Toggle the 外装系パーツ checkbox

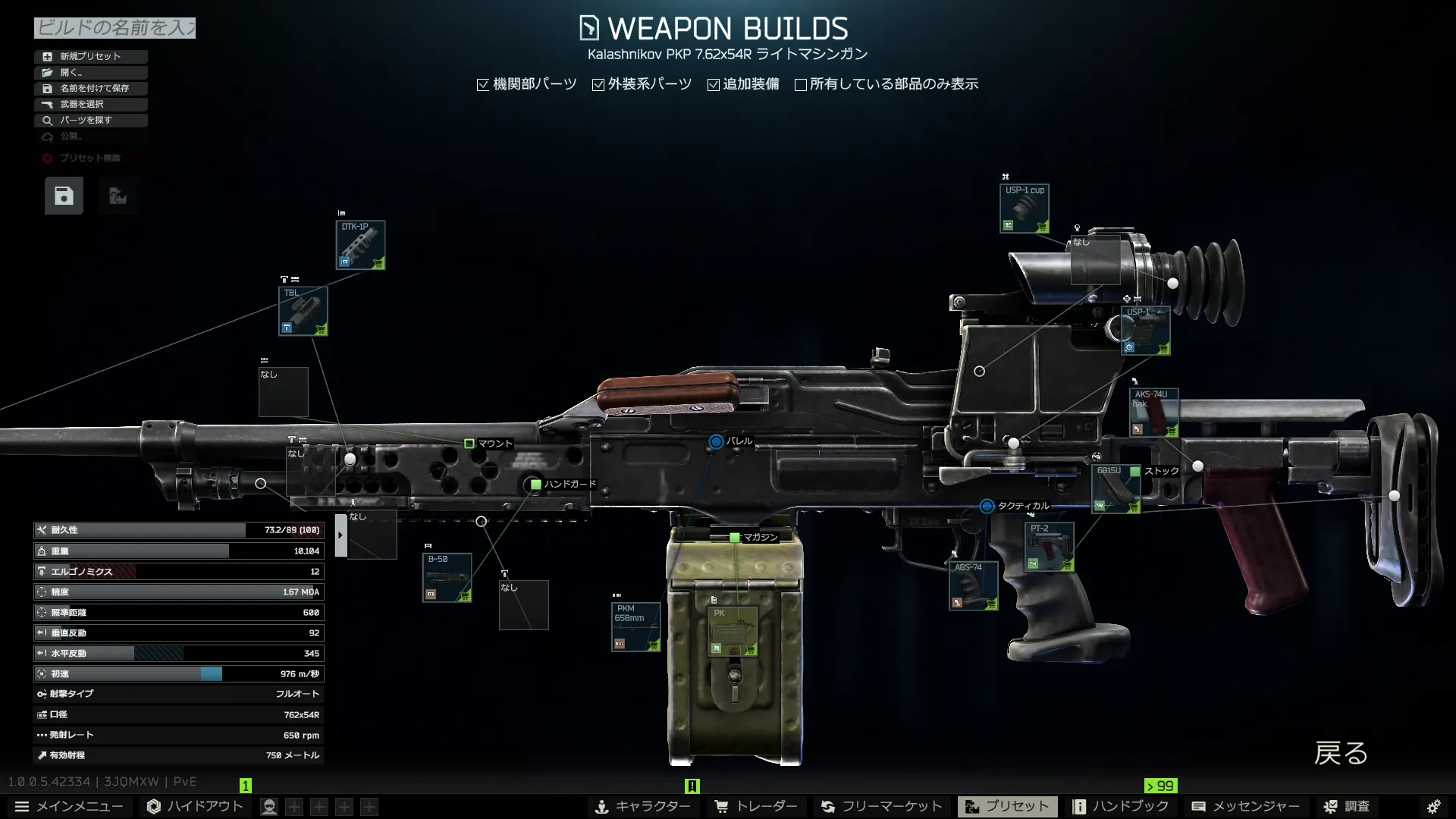point(598,85)
